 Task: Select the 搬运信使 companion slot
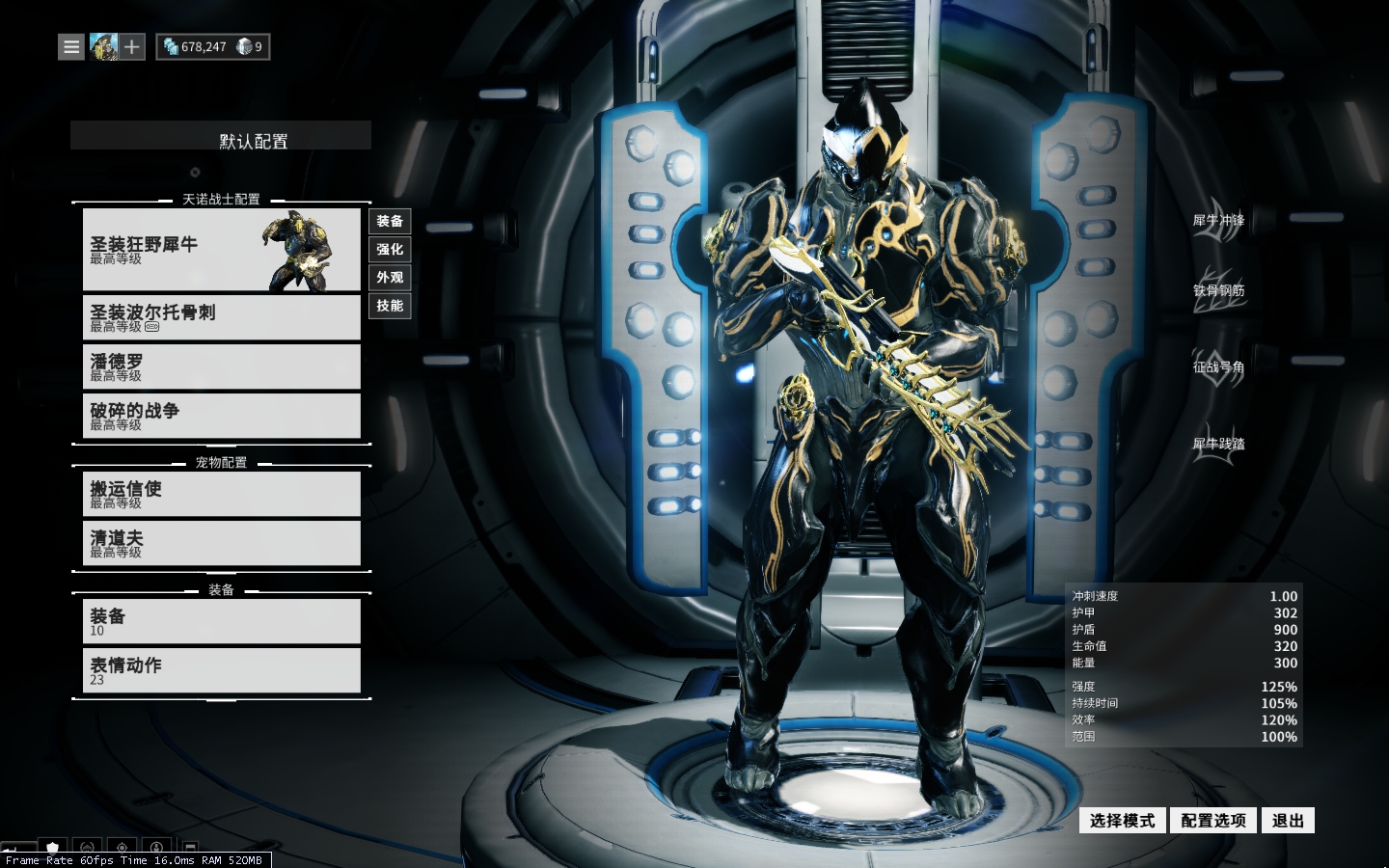[x=221, y=494]
